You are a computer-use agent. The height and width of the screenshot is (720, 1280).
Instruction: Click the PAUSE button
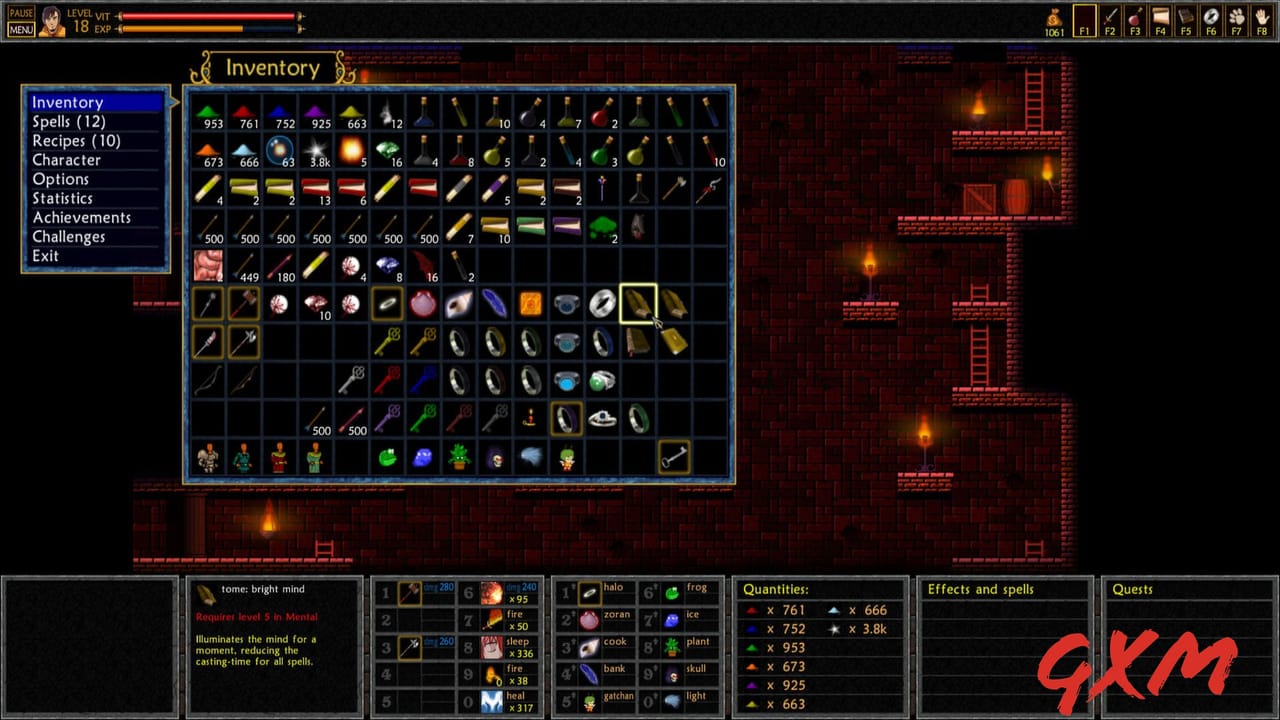[x=21, y=13]
